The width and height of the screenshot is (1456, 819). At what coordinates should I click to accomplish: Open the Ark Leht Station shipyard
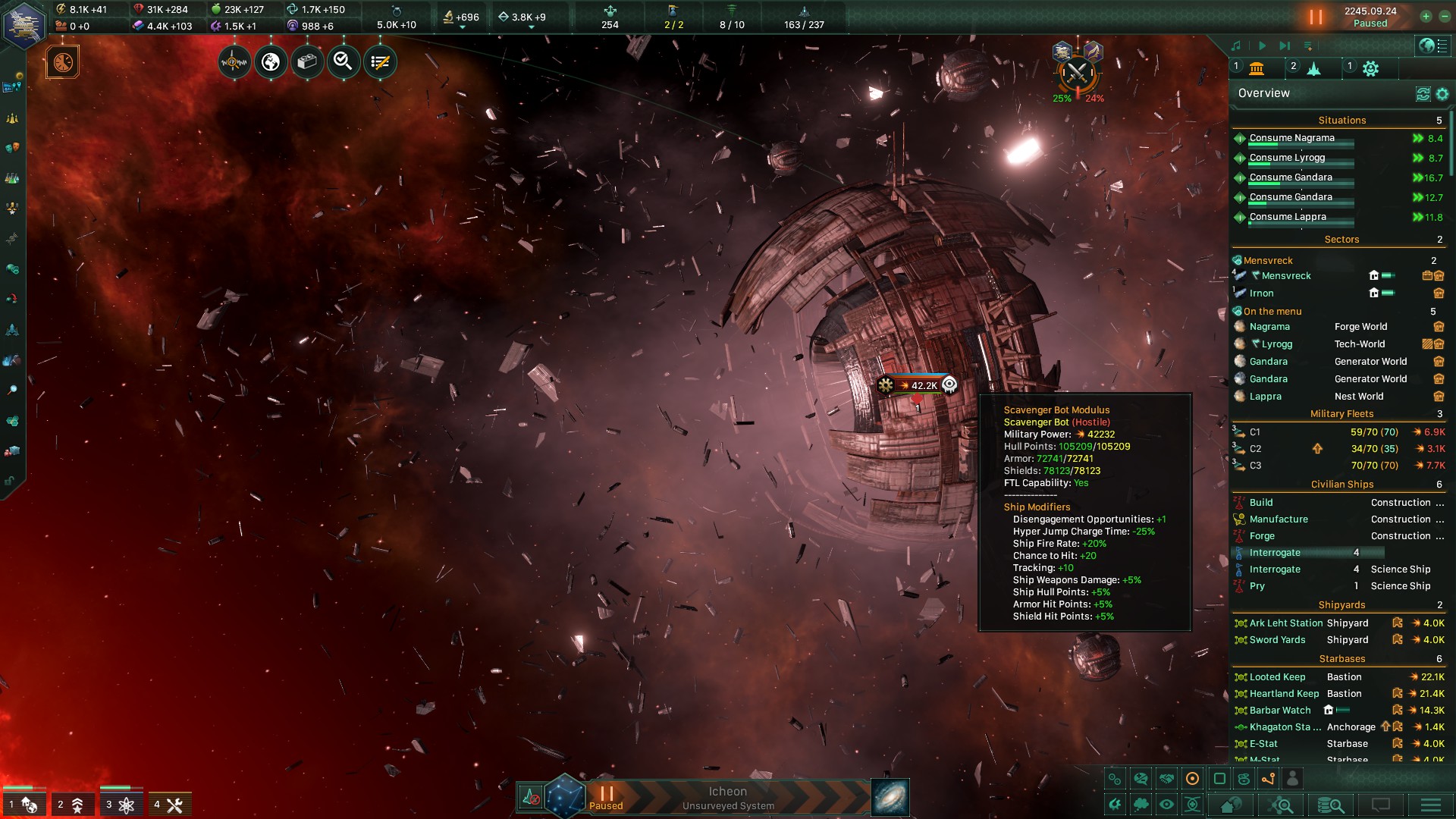tap(1286, 623)
